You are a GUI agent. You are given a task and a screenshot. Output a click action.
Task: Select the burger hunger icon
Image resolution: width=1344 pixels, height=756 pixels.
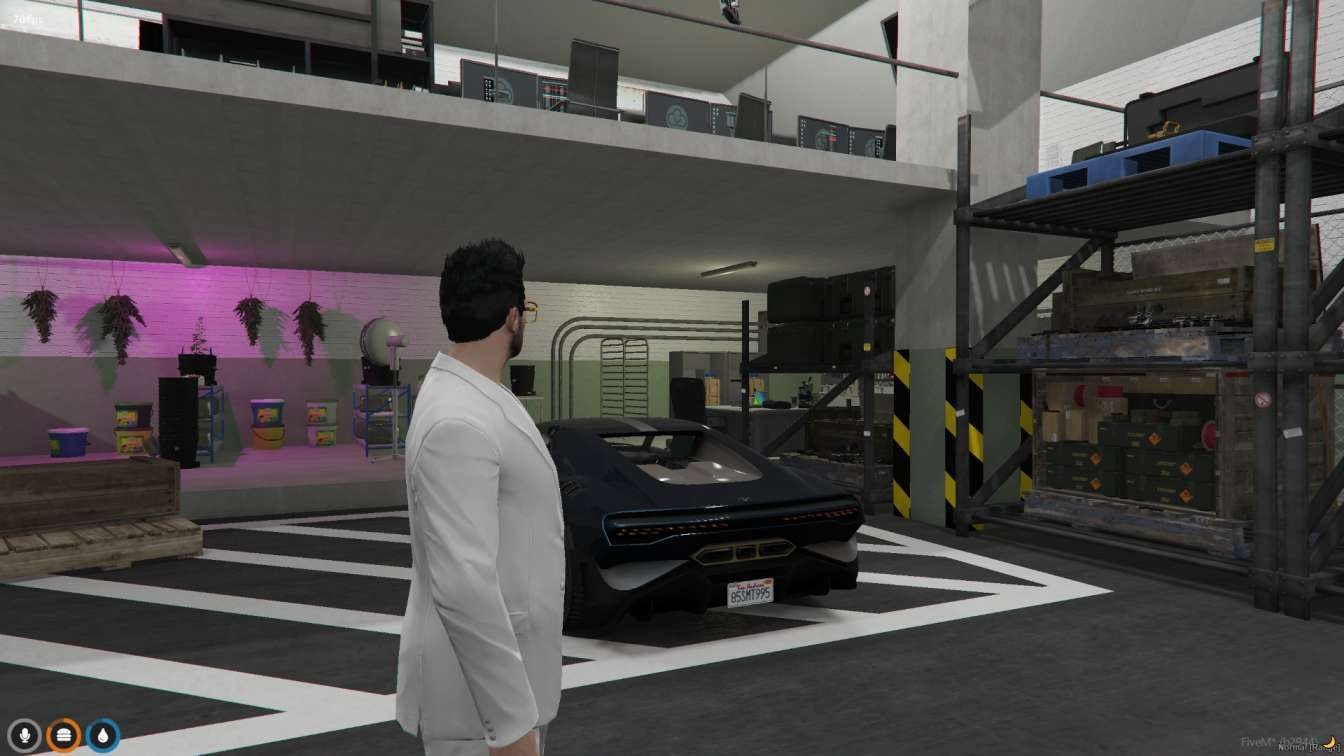[x=64, y=735]
